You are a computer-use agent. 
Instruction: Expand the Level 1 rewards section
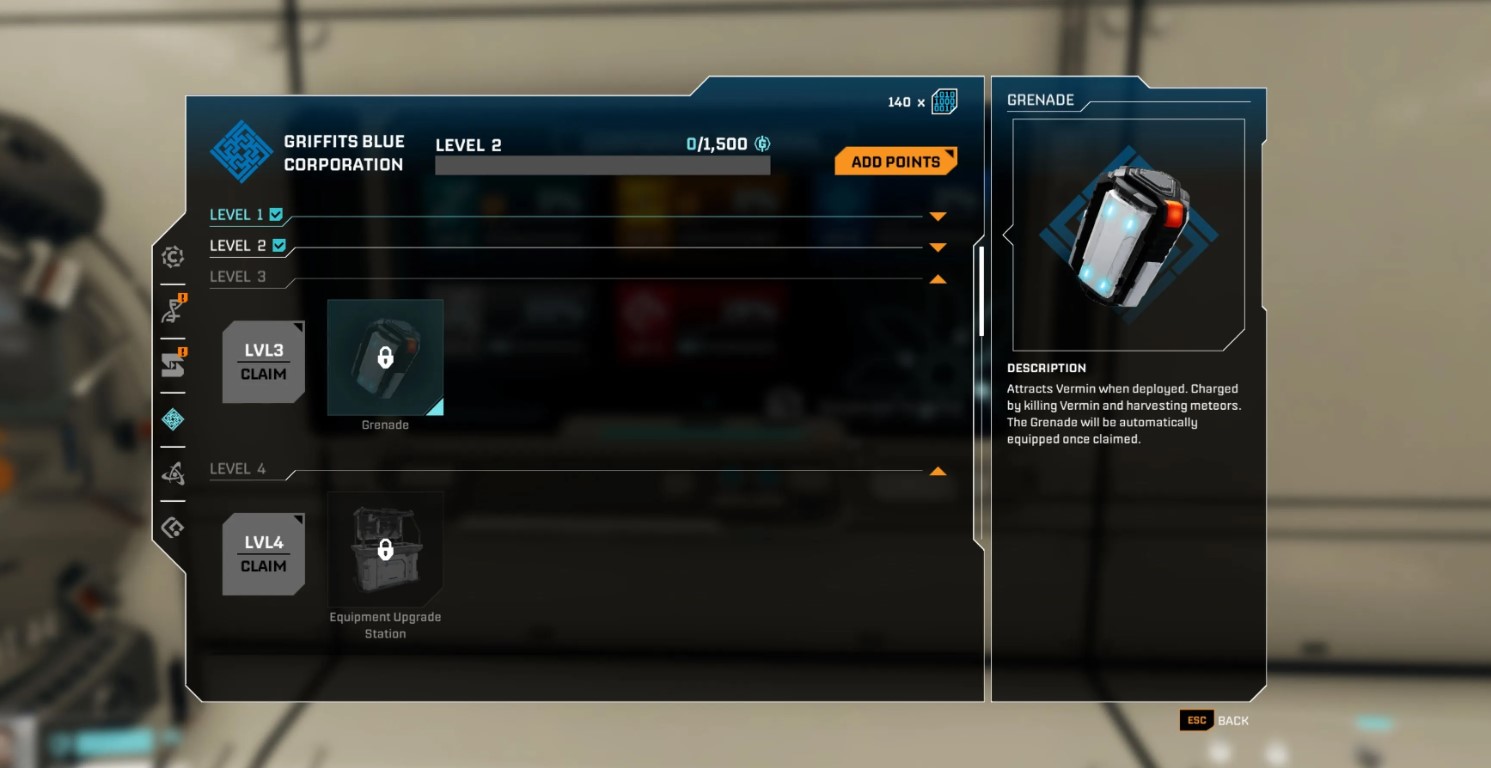937,216
